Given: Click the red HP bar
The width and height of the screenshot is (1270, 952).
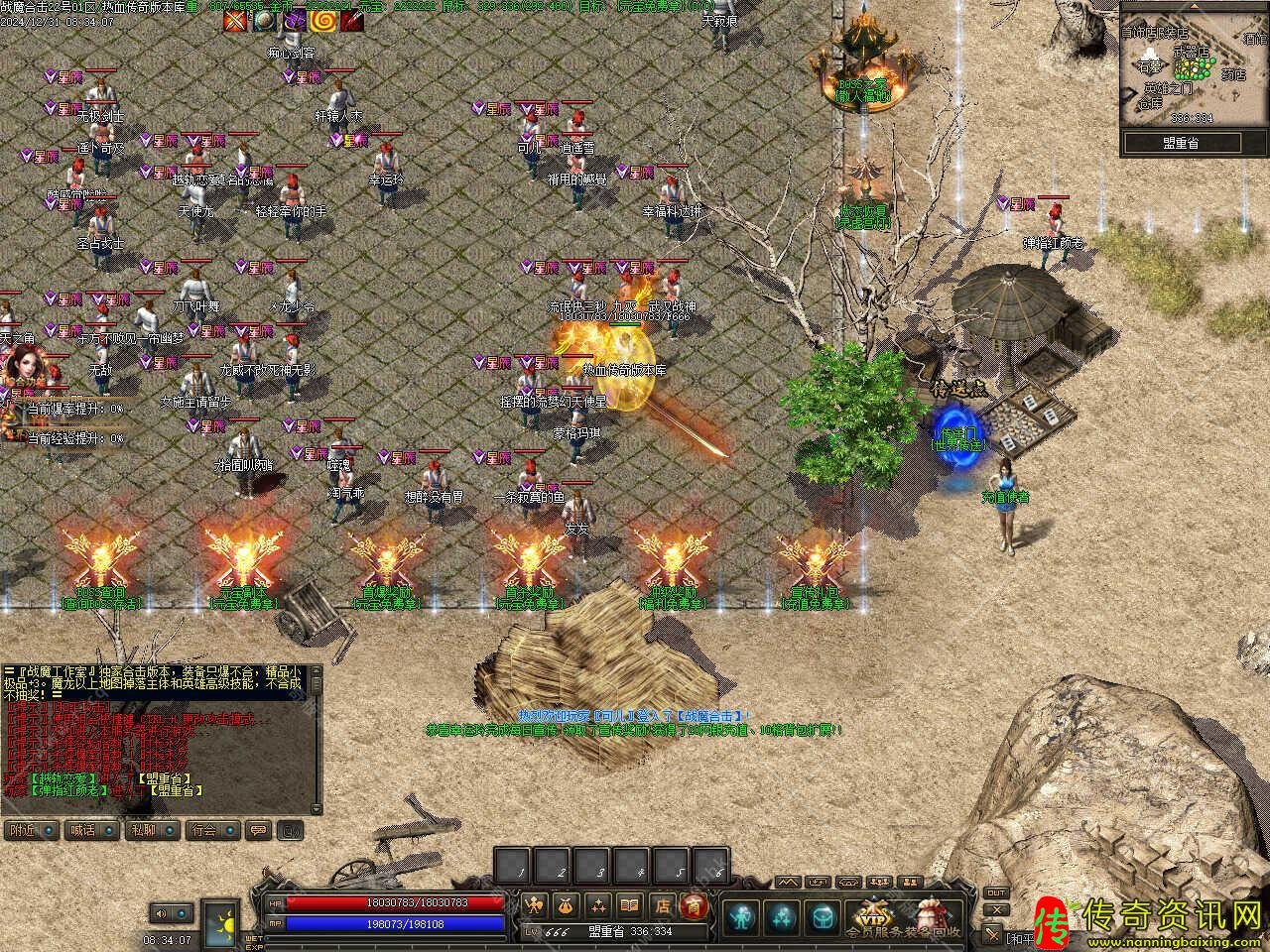Looking at the screenshot, I should (397, 903).
